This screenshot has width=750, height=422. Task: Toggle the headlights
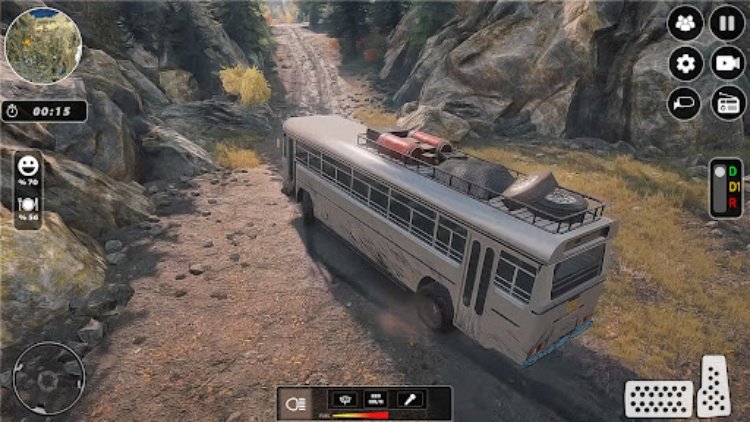click(297, 401)
